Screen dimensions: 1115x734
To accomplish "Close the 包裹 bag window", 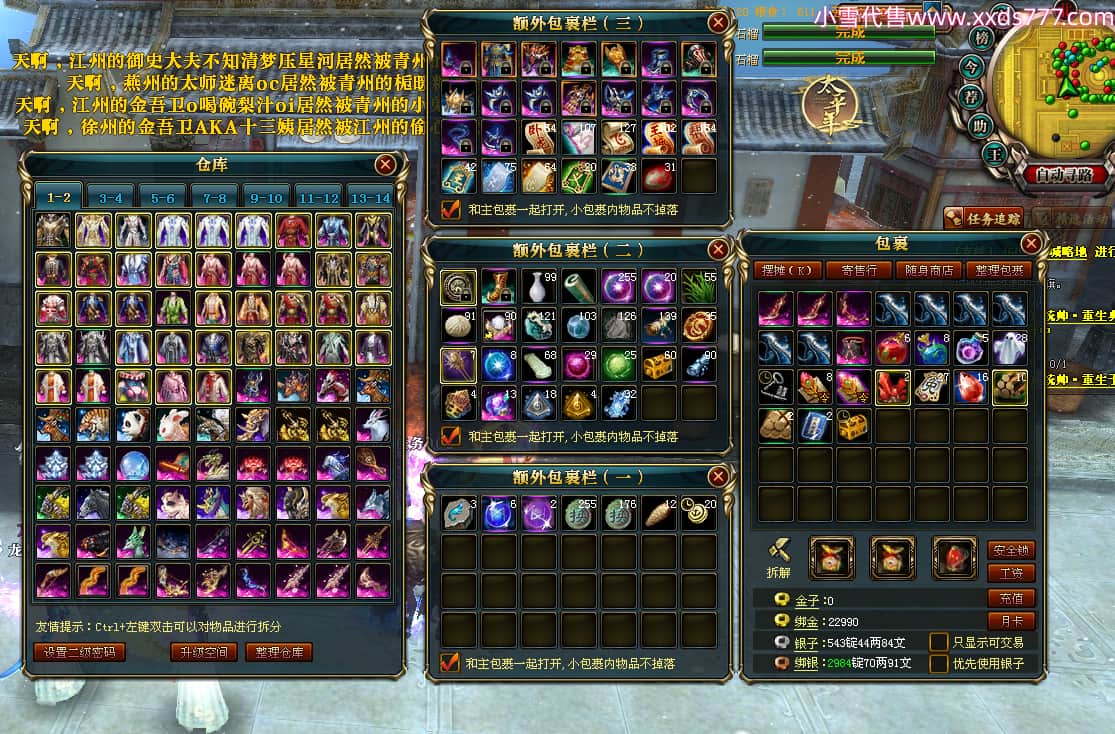I will click(1032, 243).
